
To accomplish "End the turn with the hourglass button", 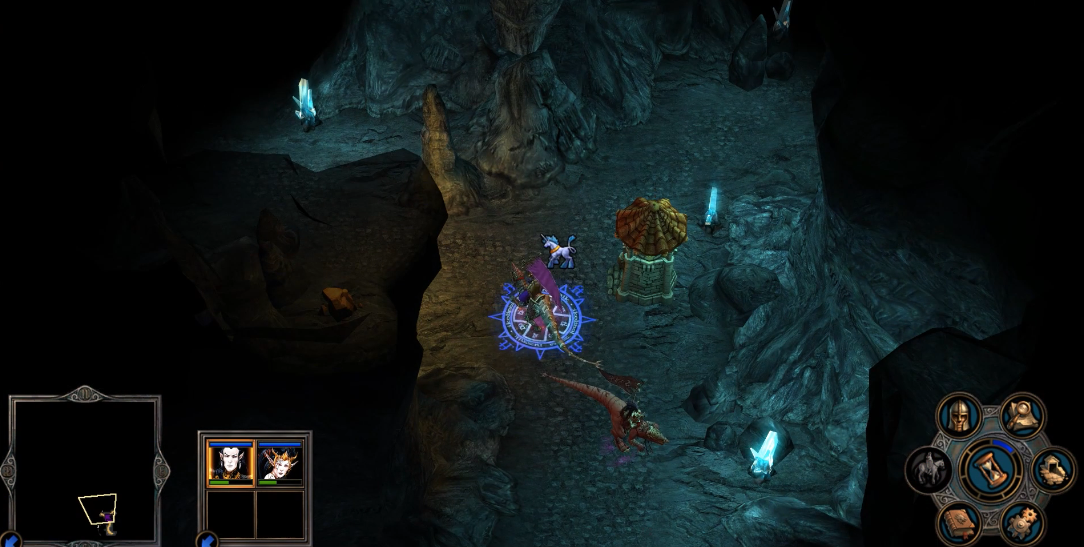I will (x=990, y=469).
